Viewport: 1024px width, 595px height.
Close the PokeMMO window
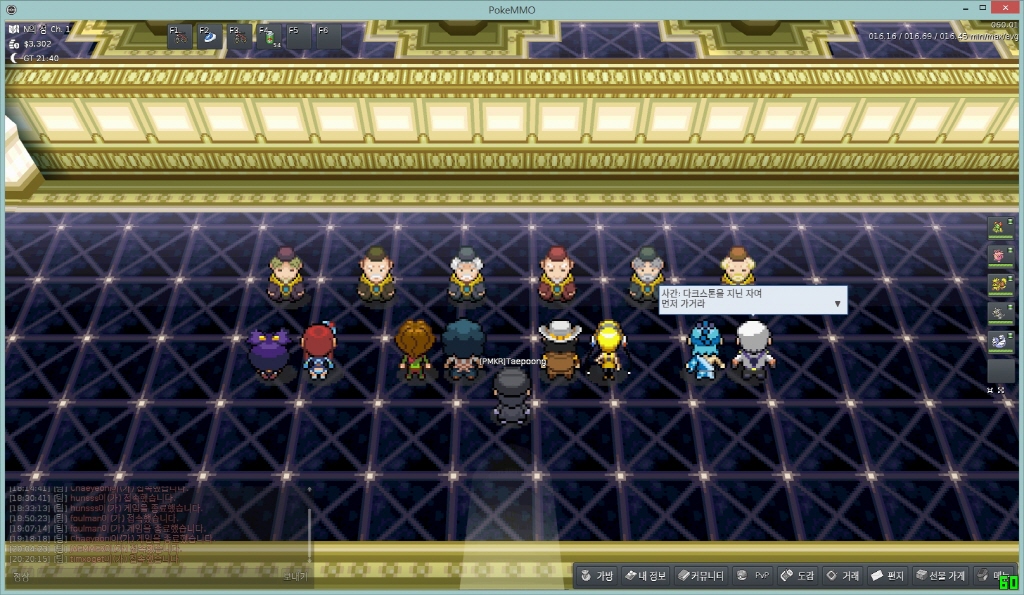pos(1004,8)
